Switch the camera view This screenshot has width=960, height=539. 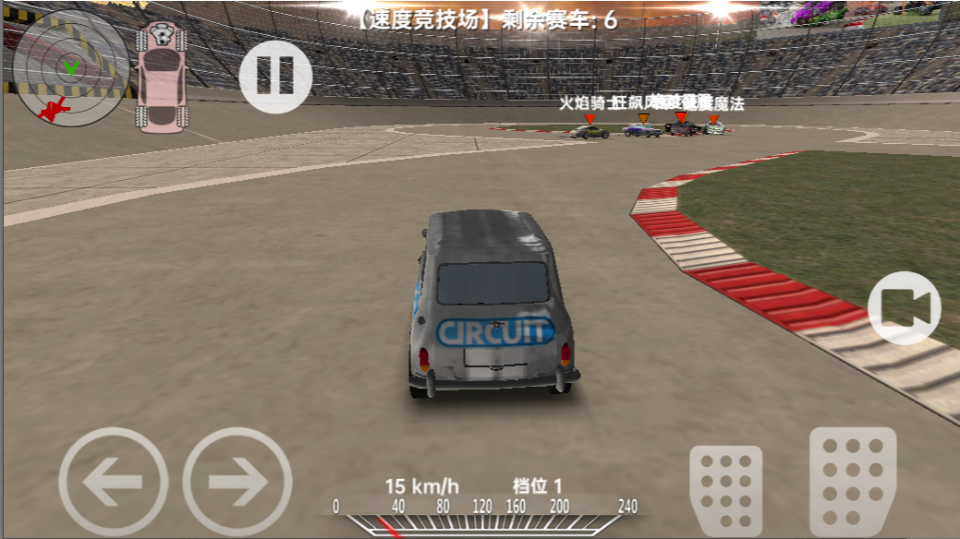pos(904,308)
